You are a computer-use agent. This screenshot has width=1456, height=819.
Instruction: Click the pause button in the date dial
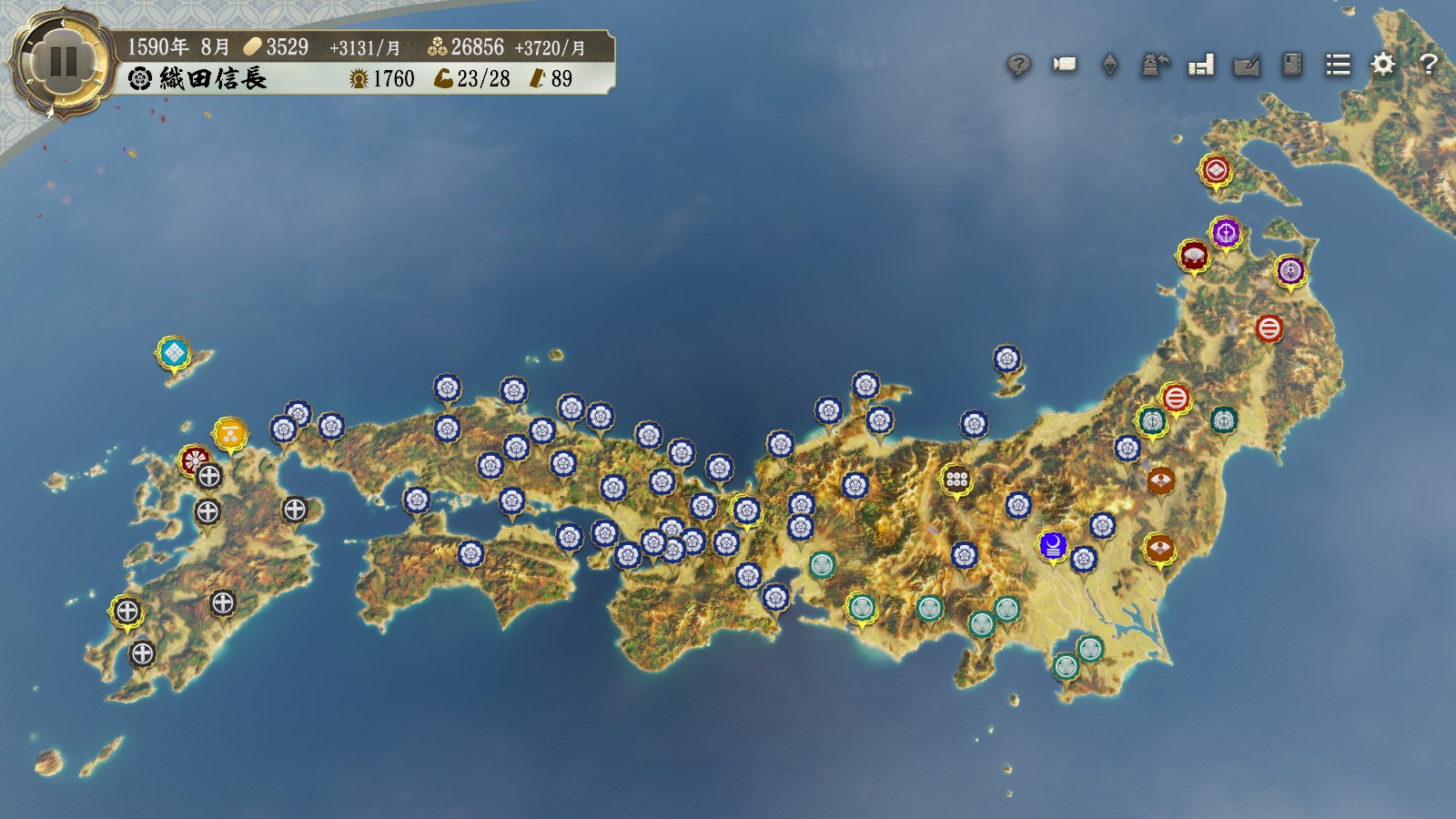pos(63,62)
